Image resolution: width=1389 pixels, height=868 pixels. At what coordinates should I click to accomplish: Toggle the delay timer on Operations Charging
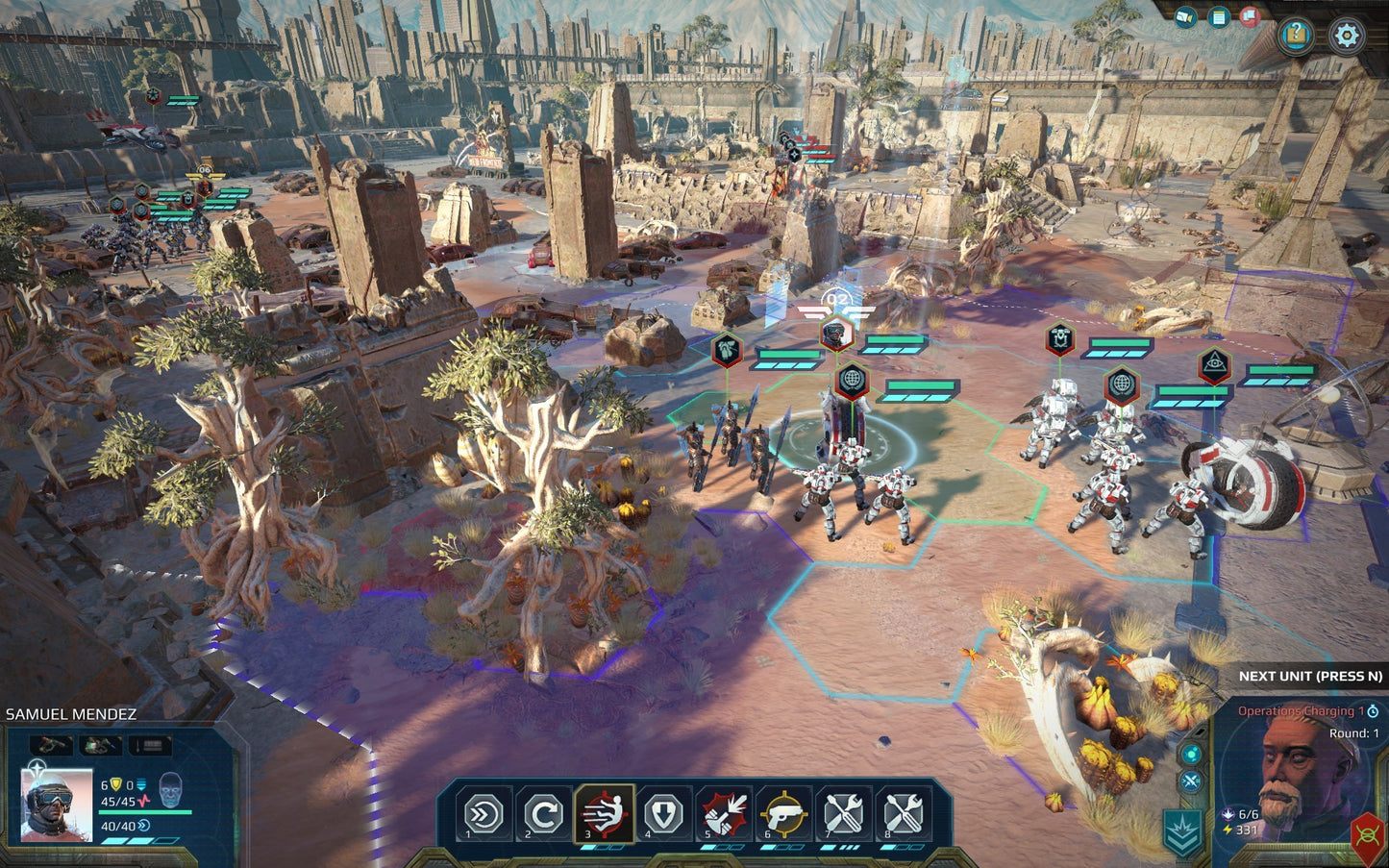click(x=1374, y=711)
